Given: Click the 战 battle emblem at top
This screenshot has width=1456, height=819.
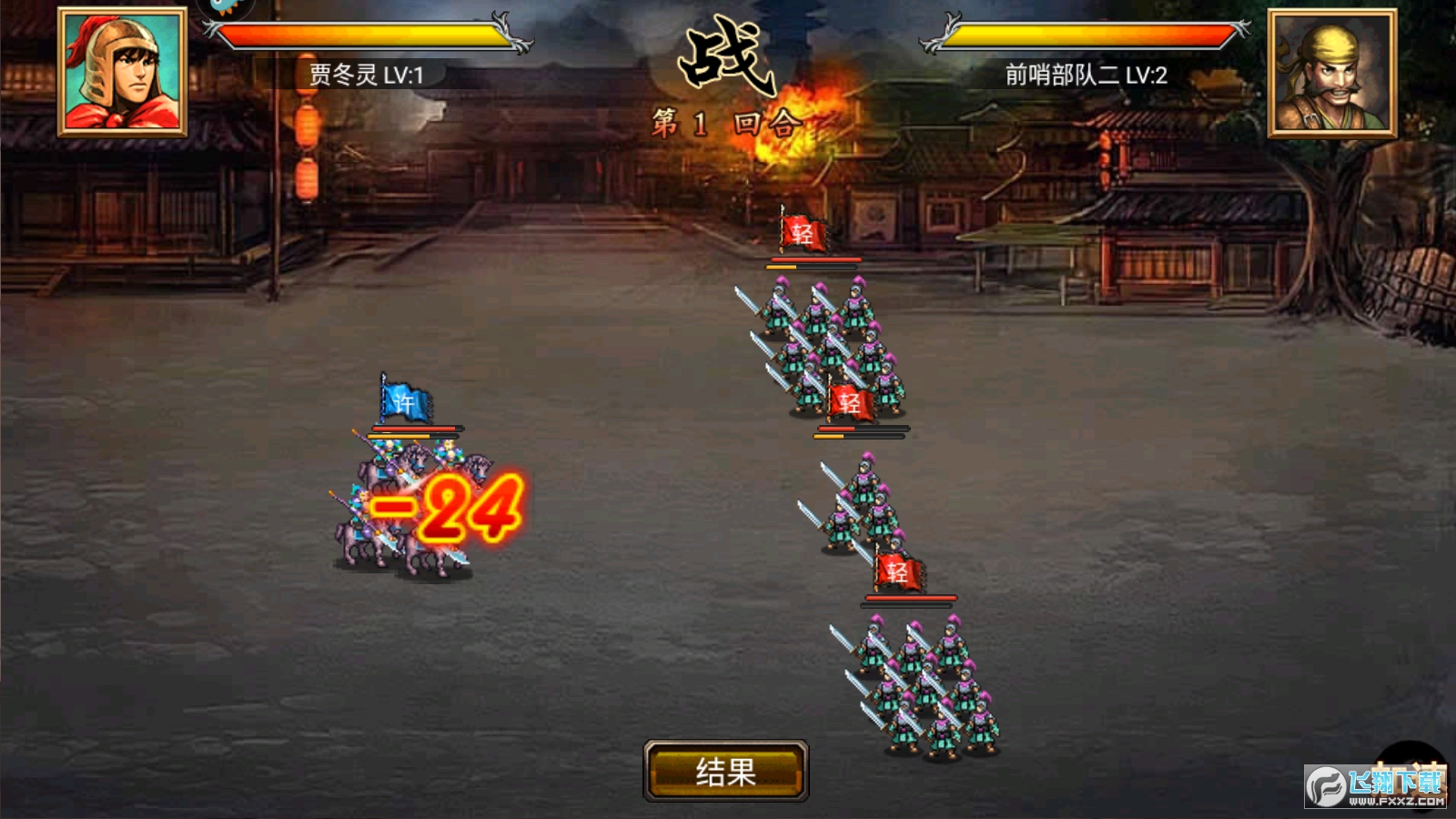Looking at the screenshot, I should pos(725,56).
